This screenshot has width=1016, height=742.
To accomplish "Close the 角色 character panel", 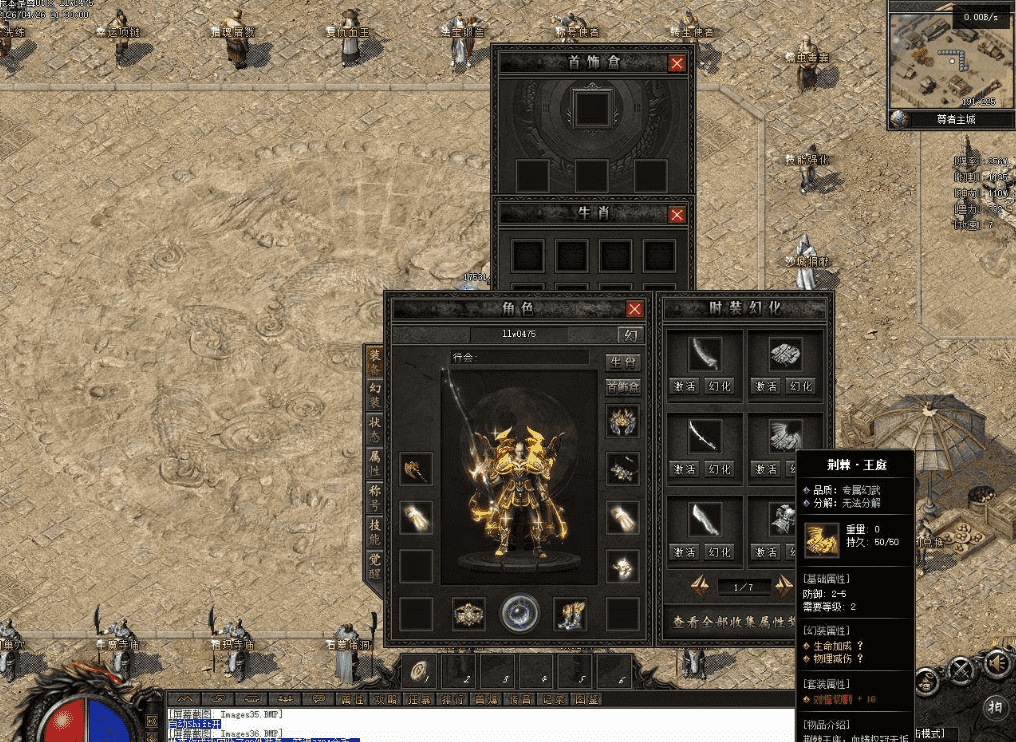I will pos(634,309).
